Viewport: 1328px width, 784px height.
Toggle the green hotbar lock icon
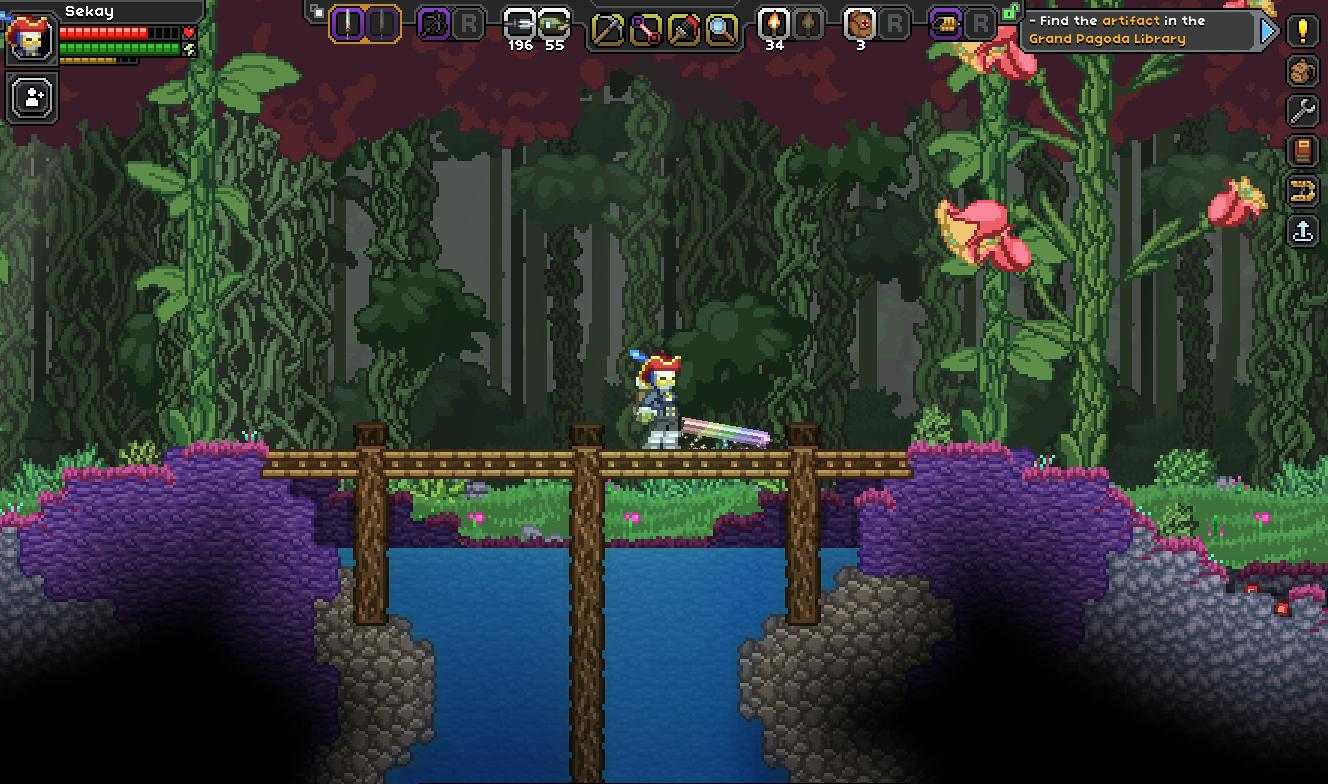pos(1010,12)
